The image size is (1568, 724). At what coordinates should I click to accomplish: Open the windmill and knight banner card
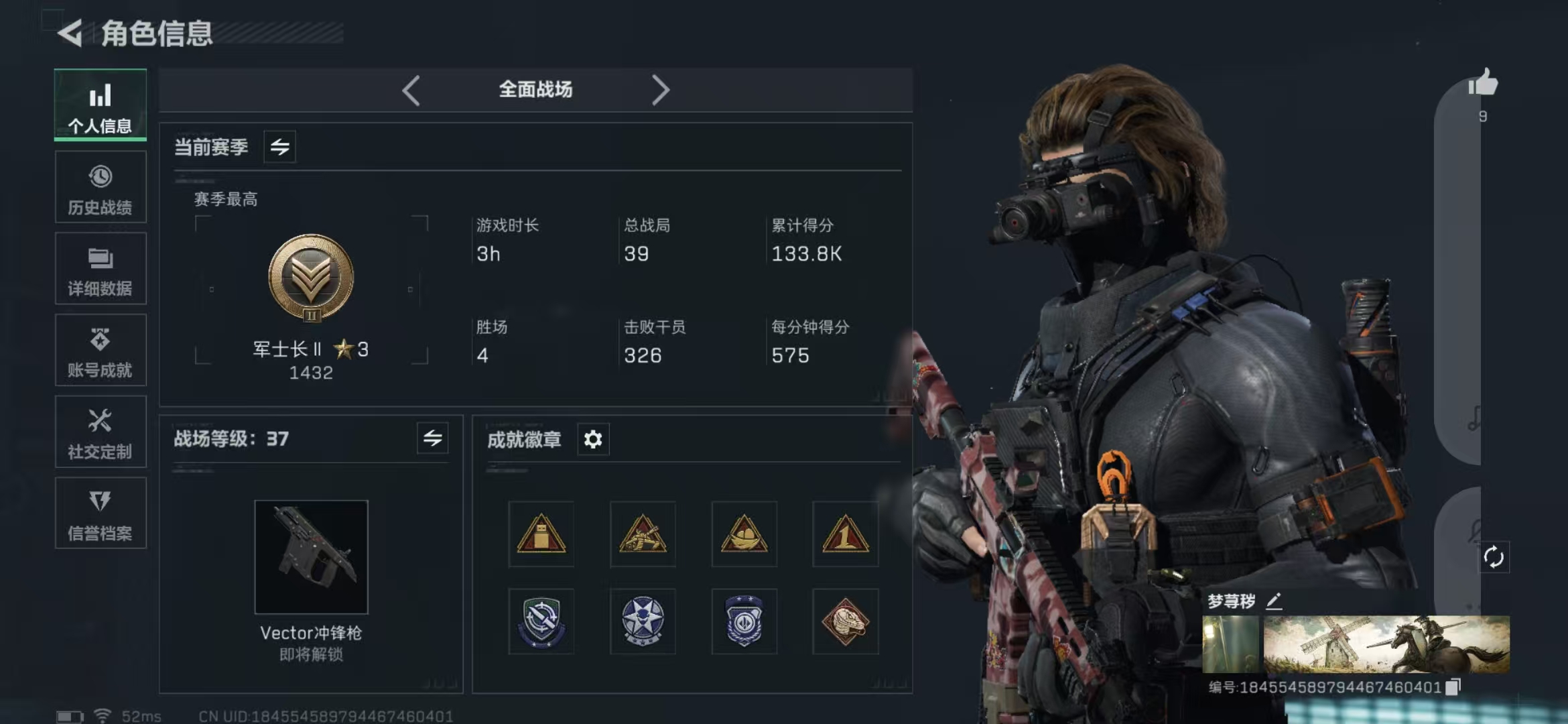[1386, 644]
